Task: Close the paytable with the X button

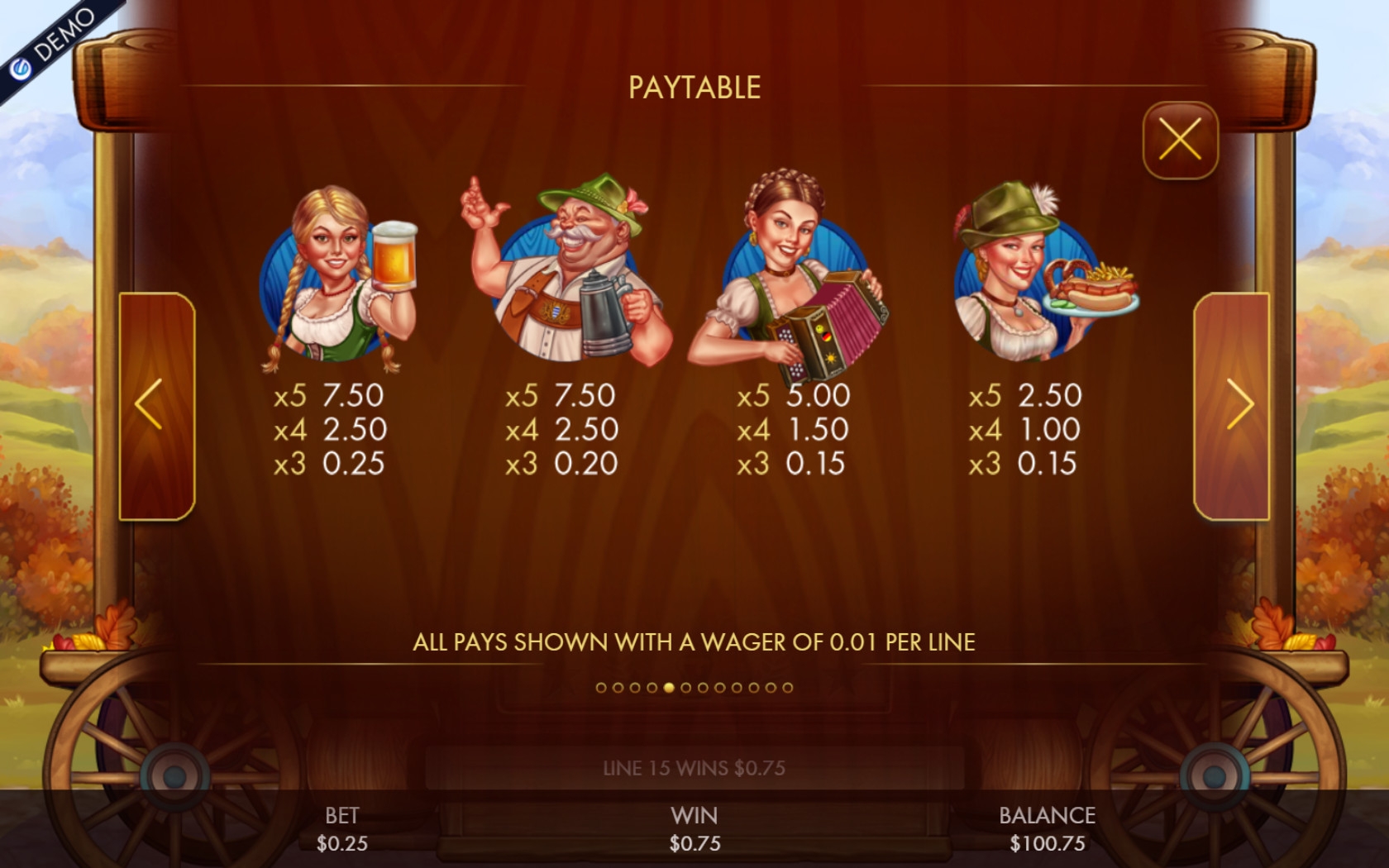Action: point(1180,140)
